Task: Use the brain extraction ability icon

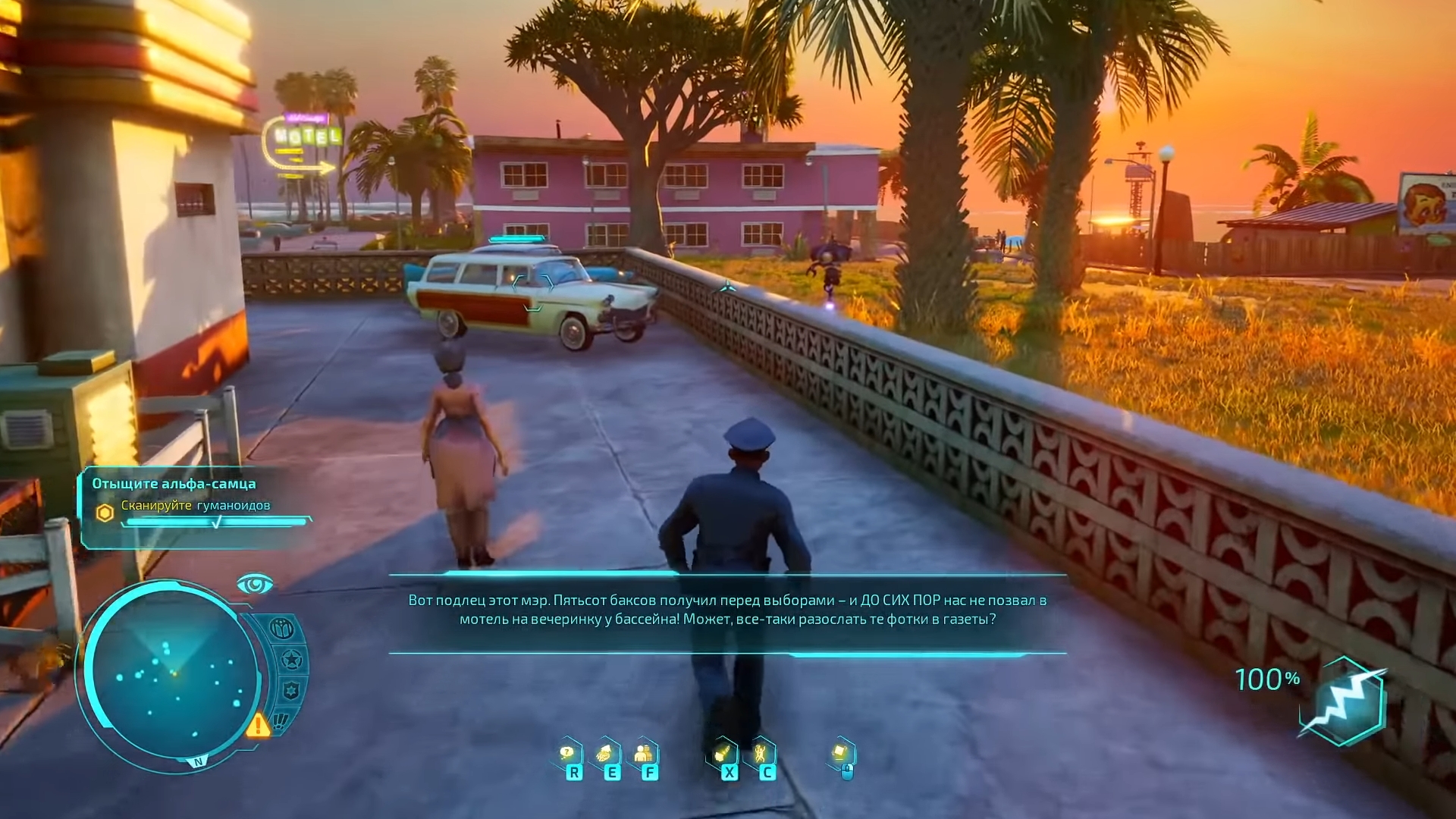Action: tap(605, 754)
